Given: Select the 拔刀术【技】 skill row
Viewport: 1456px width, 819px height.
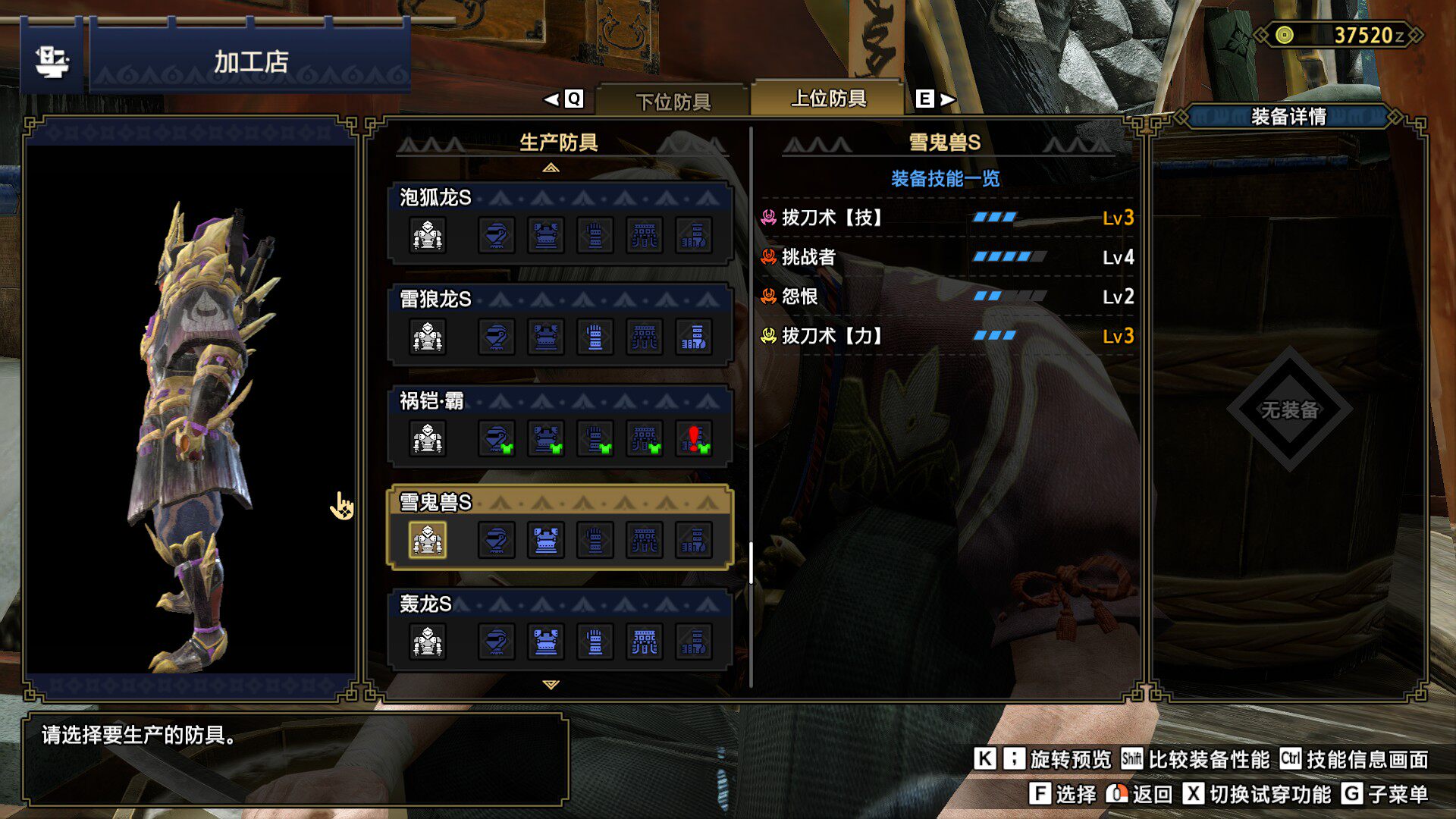Looking at the screenshot, I should [946, 218].
